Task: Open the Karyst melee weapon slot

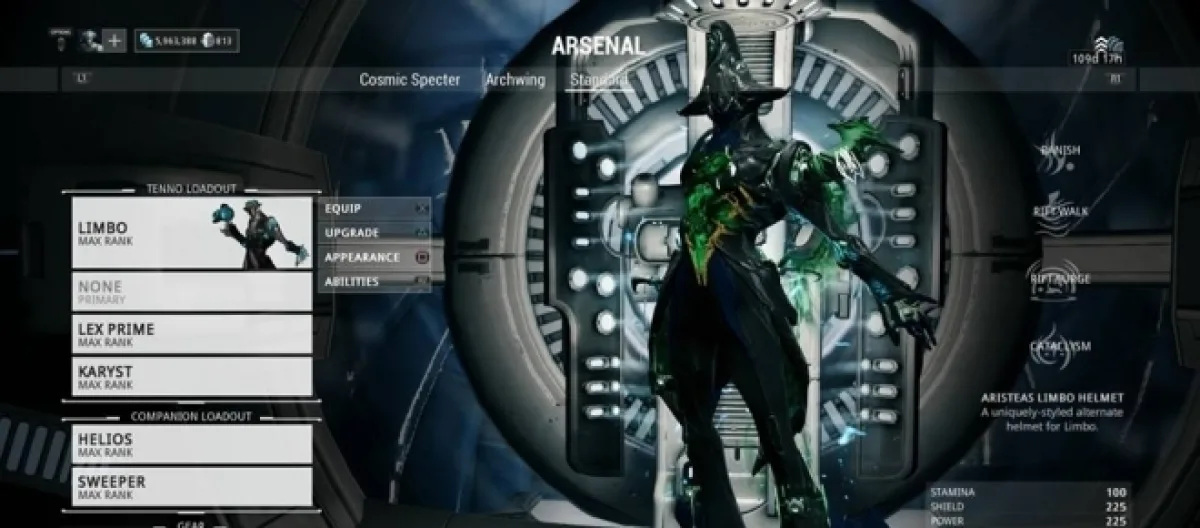Action: [191, 378]
